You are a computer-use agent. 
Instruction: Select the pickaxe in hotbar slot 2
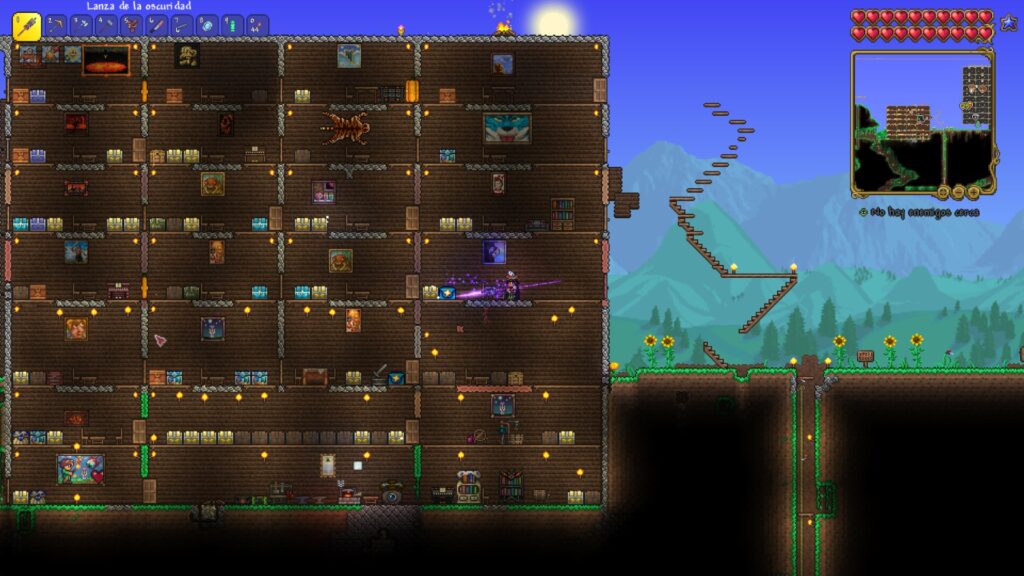[56, 25]
